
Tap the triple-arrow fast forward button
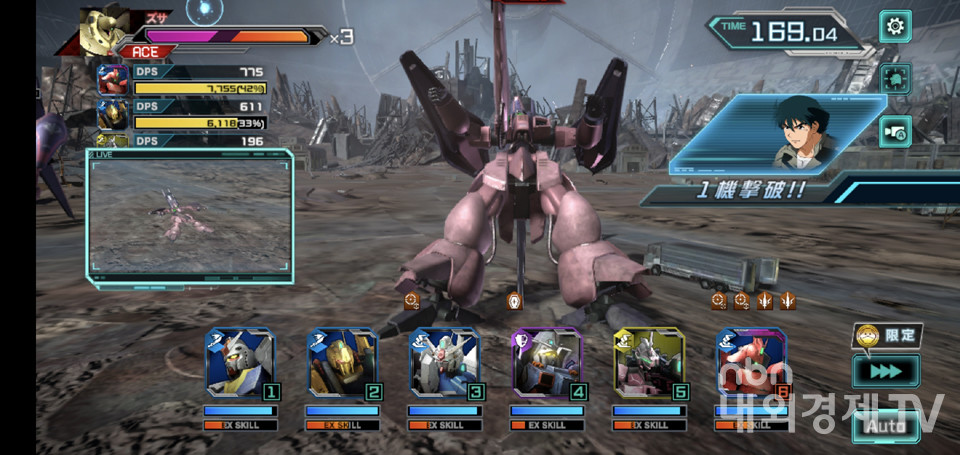pos(885,372)
